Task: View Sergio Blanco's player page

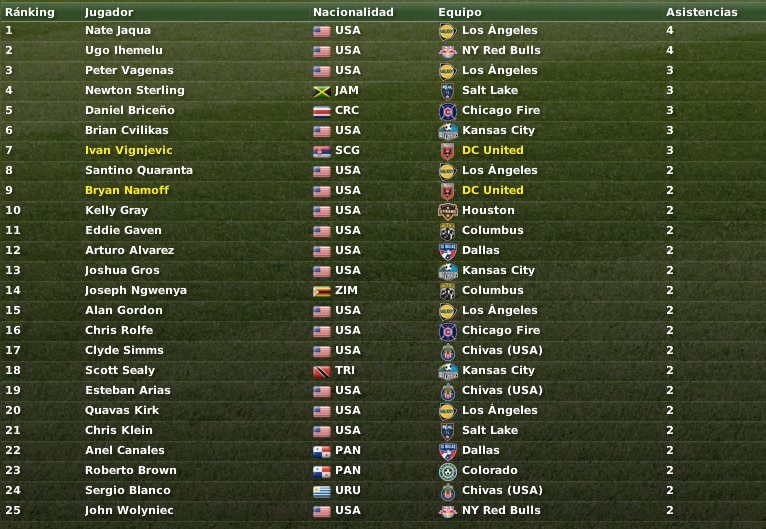Action: (x=127, y=490)
